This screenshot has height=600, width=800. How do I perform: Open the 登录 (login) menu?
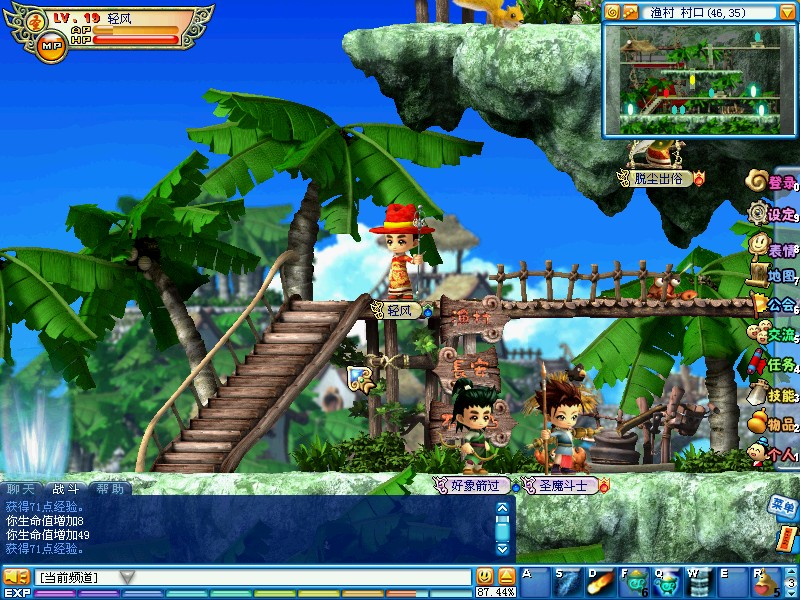(775, 182)
